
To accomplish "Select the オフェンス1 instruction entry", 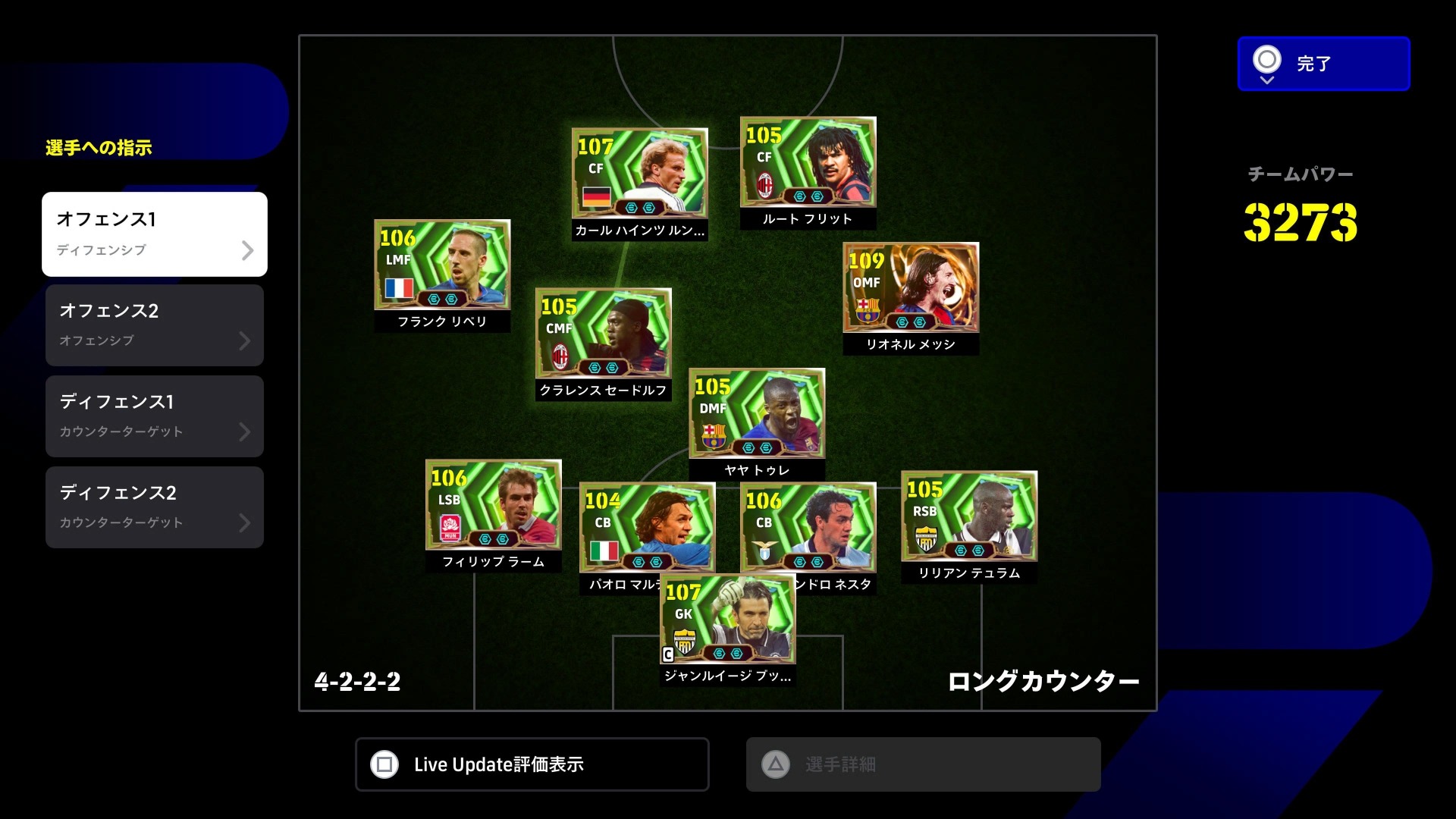I will [x=155, y=234].
